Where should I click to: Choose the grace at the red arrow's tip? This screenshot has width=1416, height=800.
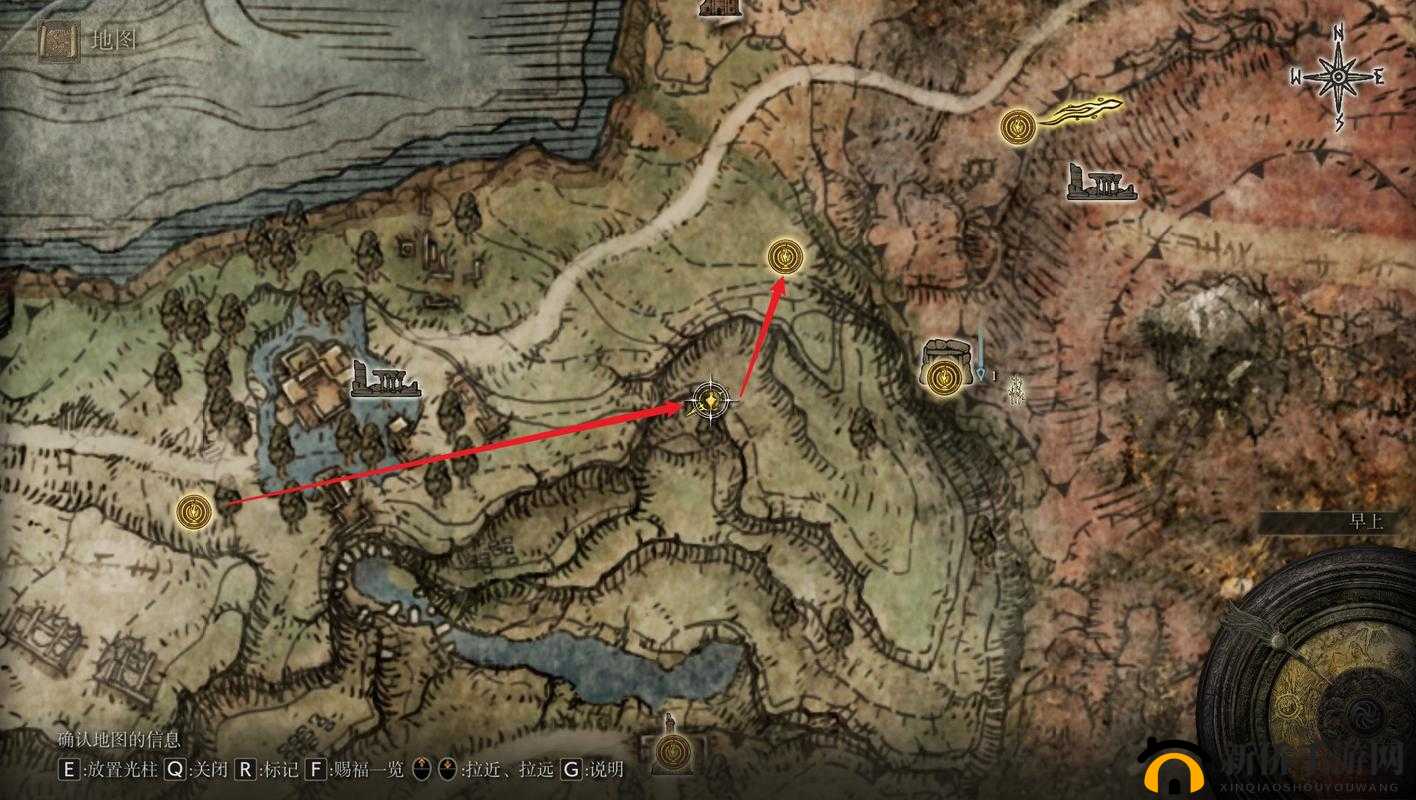[784, 257]
